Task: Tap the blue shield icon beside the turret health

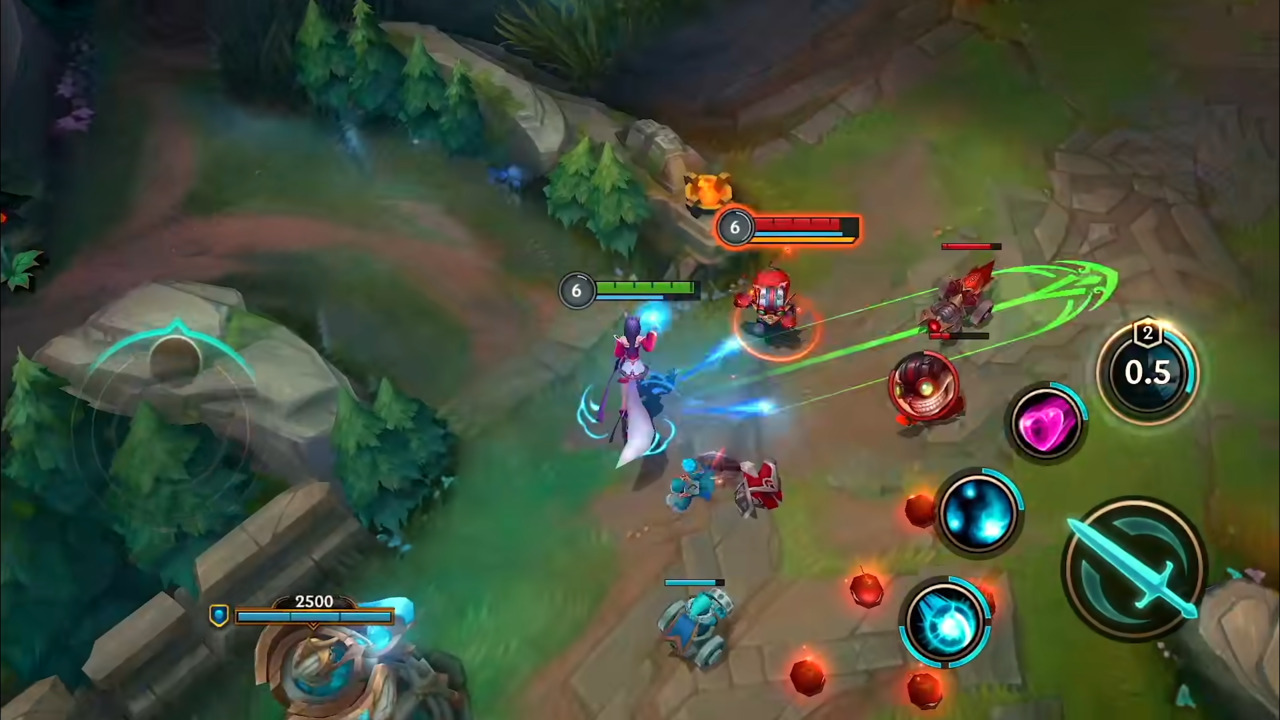Action: (x=218, y=615)
